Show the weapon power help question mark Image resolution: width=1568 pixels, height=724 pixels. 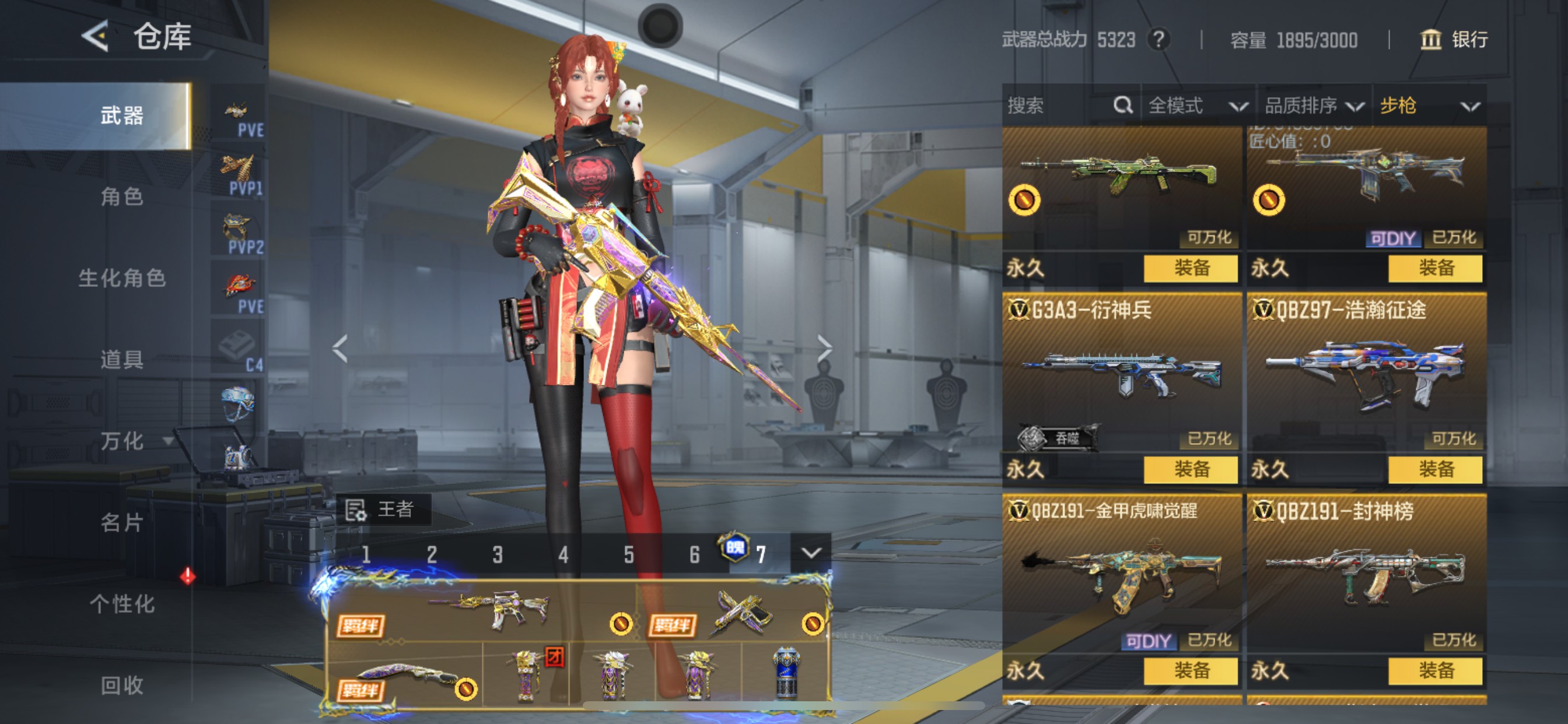click(x=1158, y=40)
